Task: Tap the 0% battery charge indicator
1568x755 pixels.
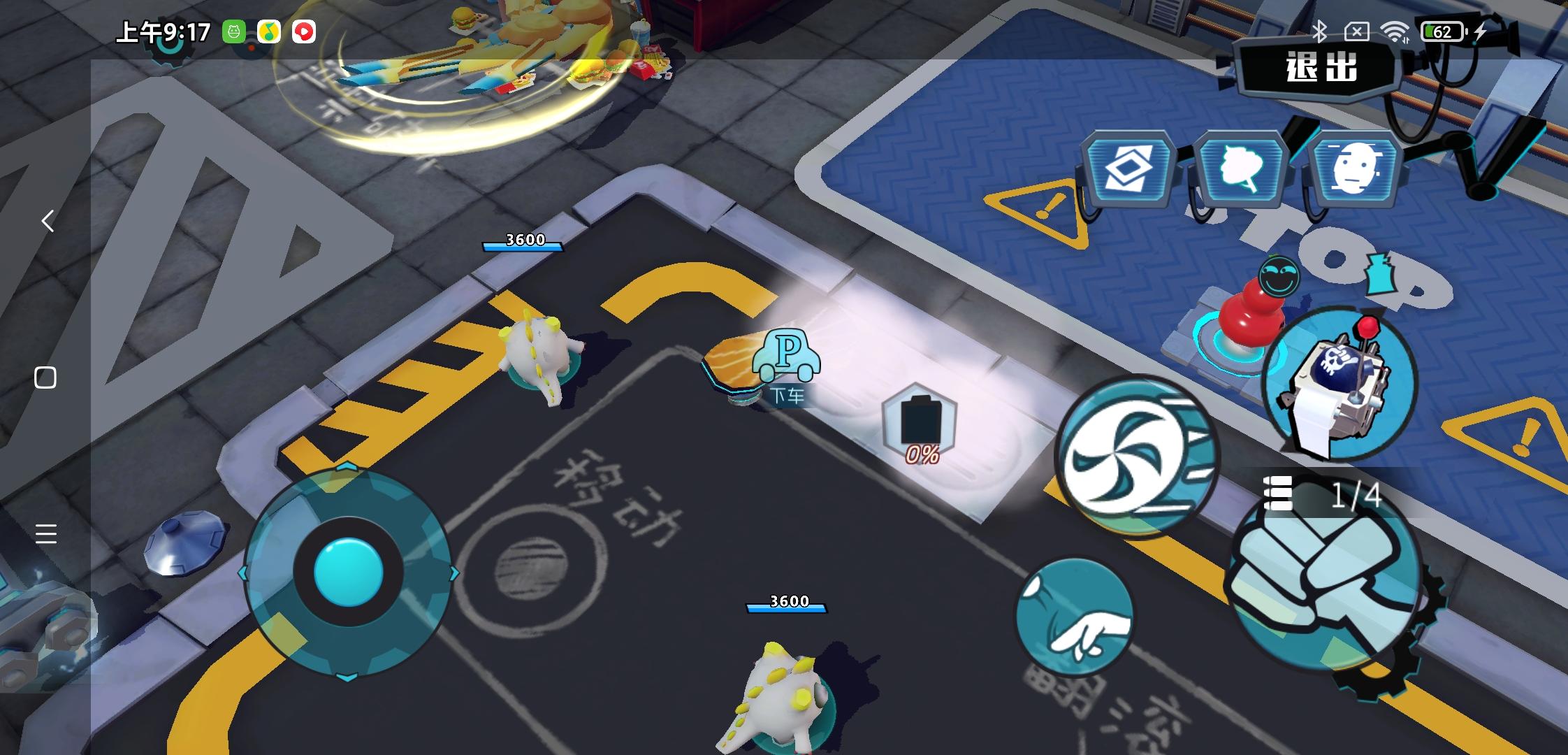Action: pyautogui.click(x=921, y=429)
